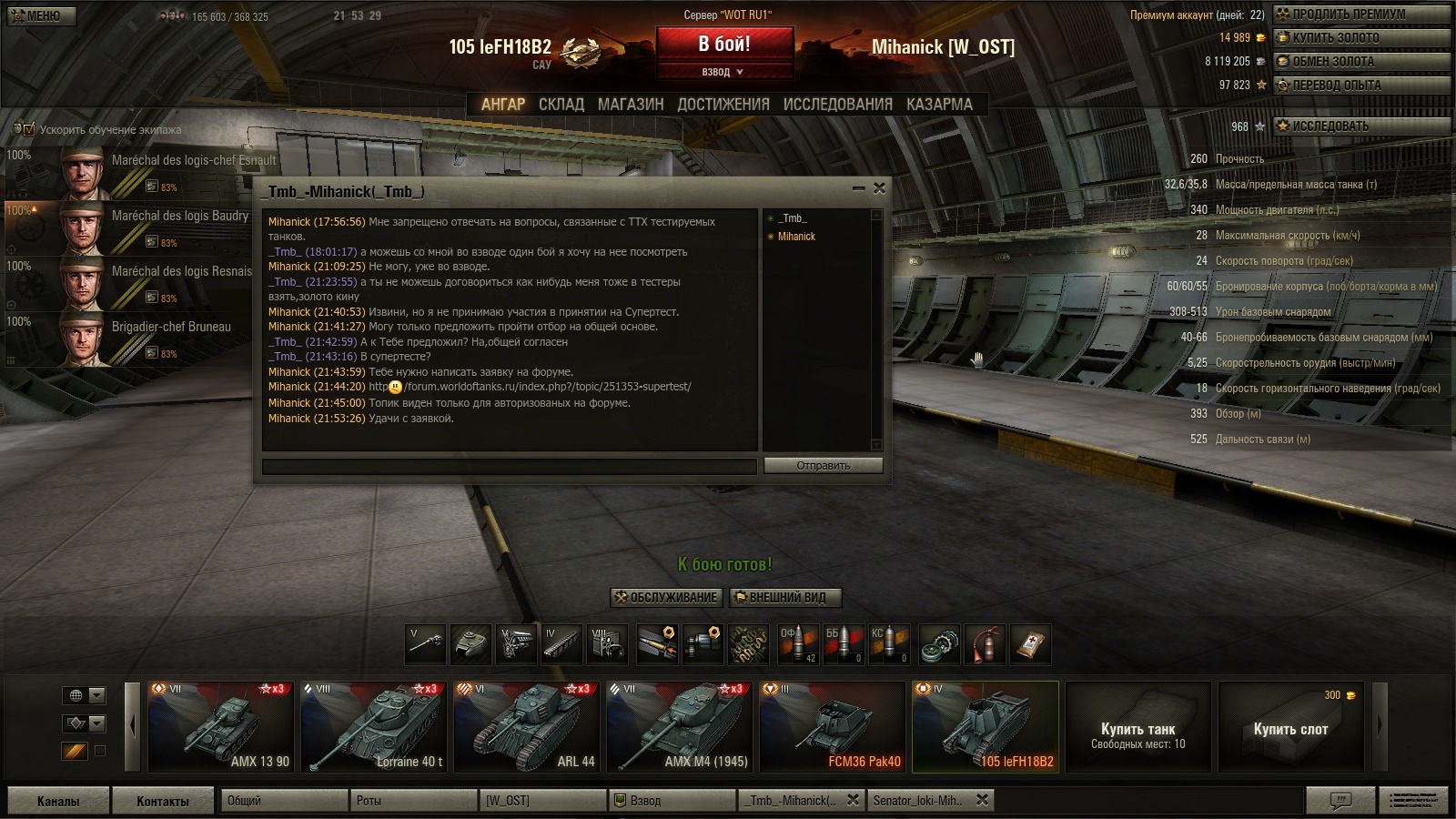This screenshot has width=1456, height=819.
Task: Open the ОБСЛУЖИВАНИЕ service dialog
Action: pyautogui.click(x=666, y=598)
